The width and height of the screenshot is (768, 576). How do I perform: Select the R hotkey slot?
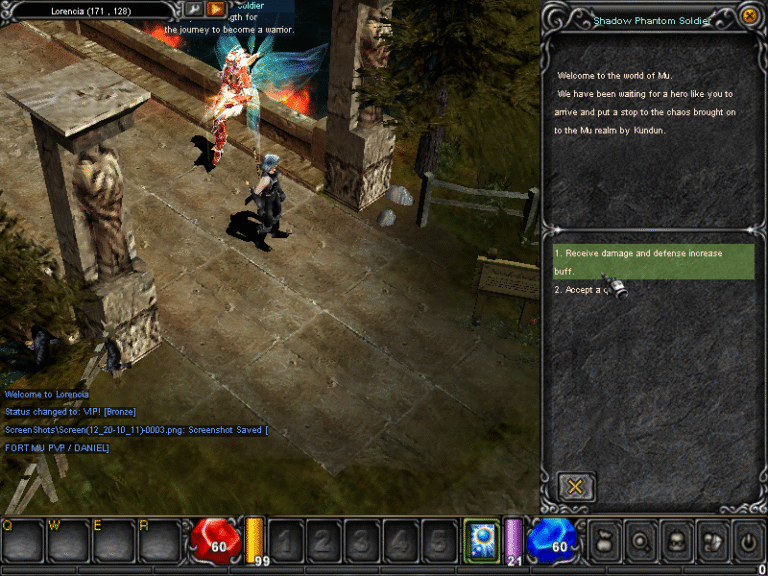click(x=160, y=540)
